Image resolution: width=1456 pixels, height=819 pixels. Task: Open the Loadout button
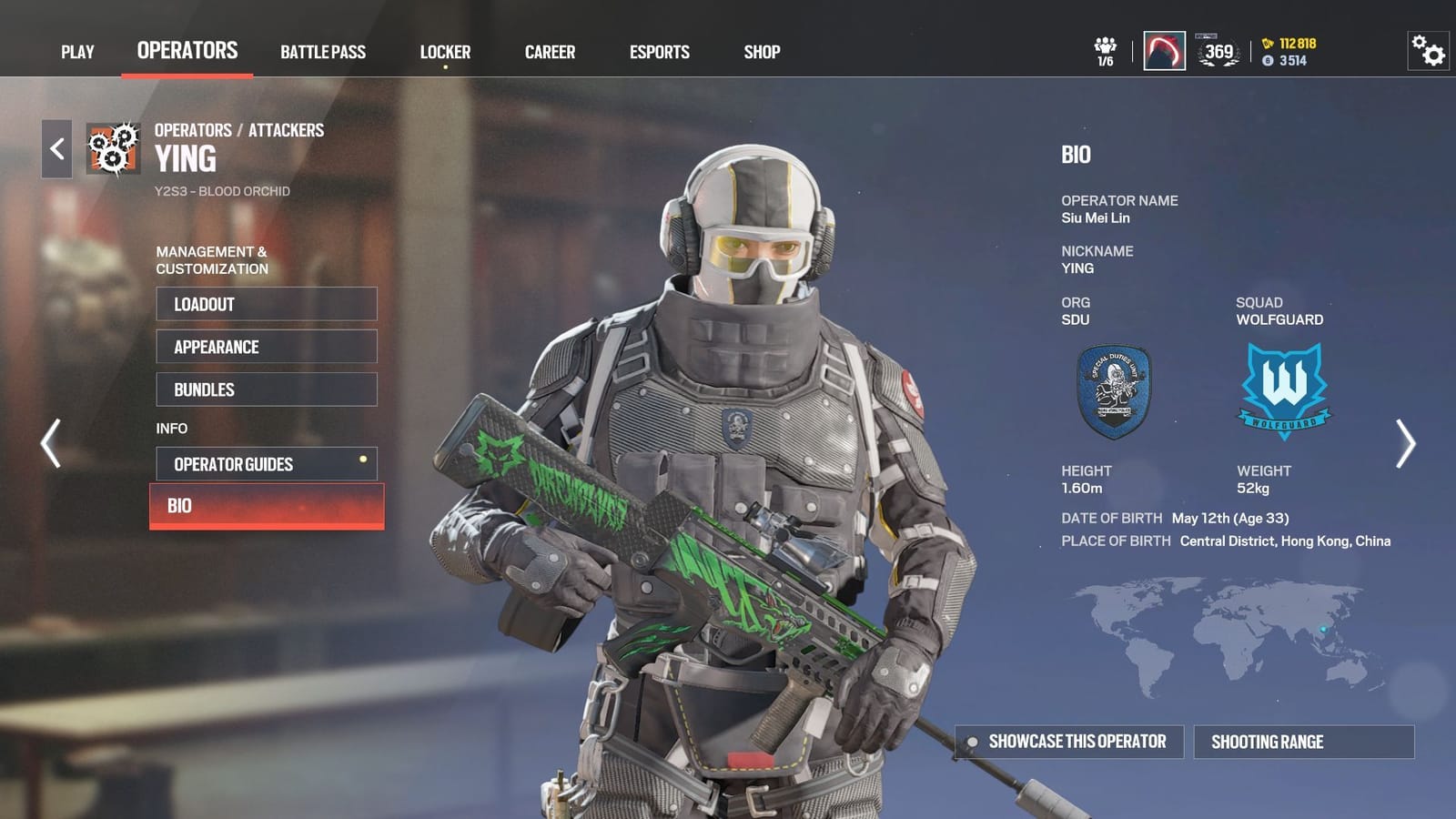(267, 304)
